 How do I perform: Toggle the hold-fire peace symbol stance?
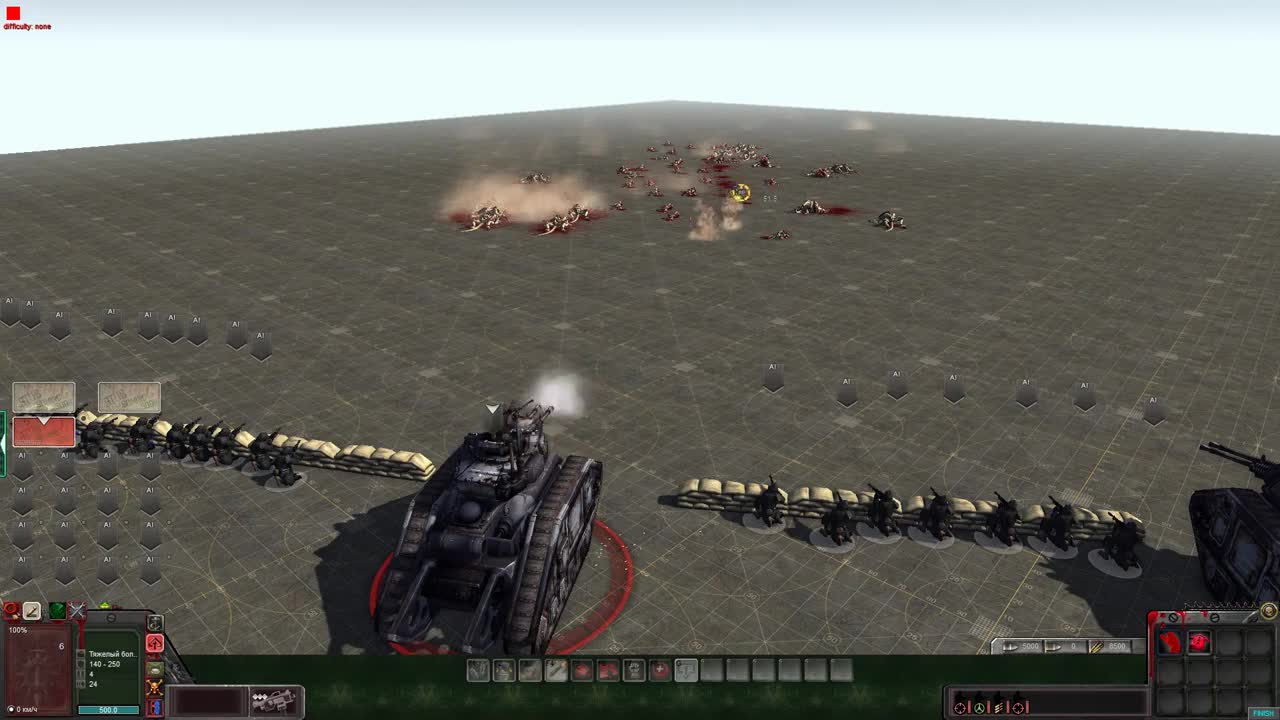tap(980, 707)
